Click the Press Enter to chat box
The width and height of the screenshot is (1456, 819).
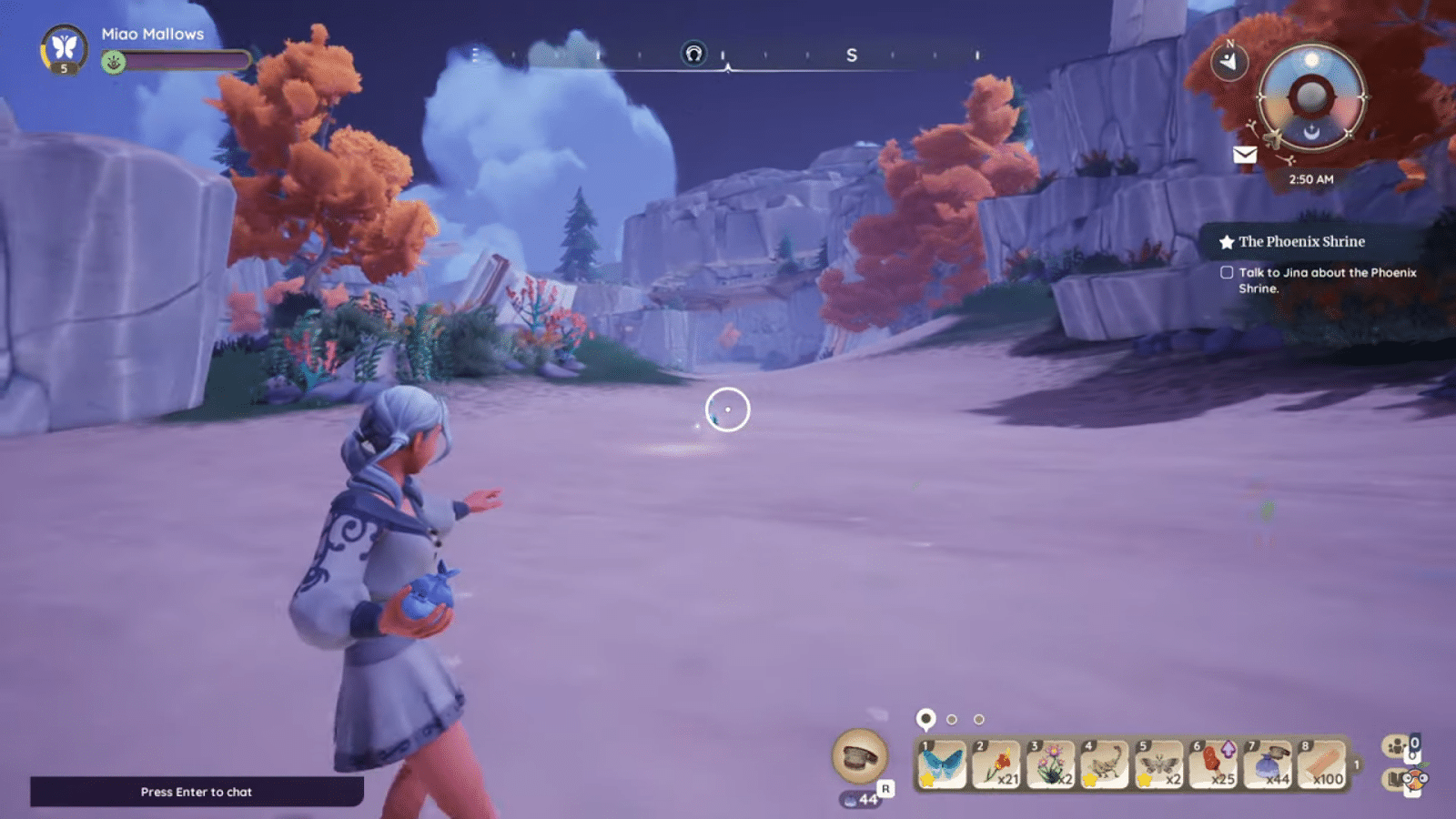tap(197, 792)
